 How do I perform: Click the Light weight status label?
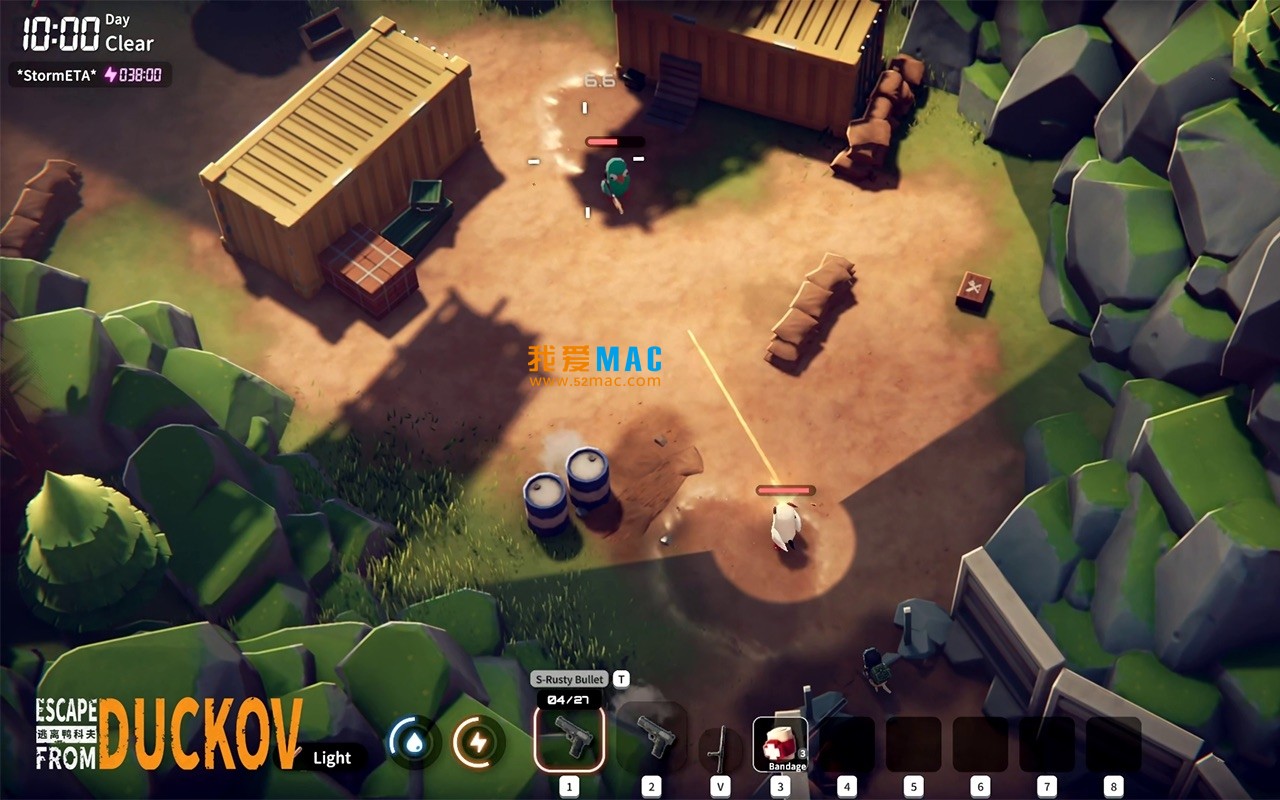(x=330, y=758)
